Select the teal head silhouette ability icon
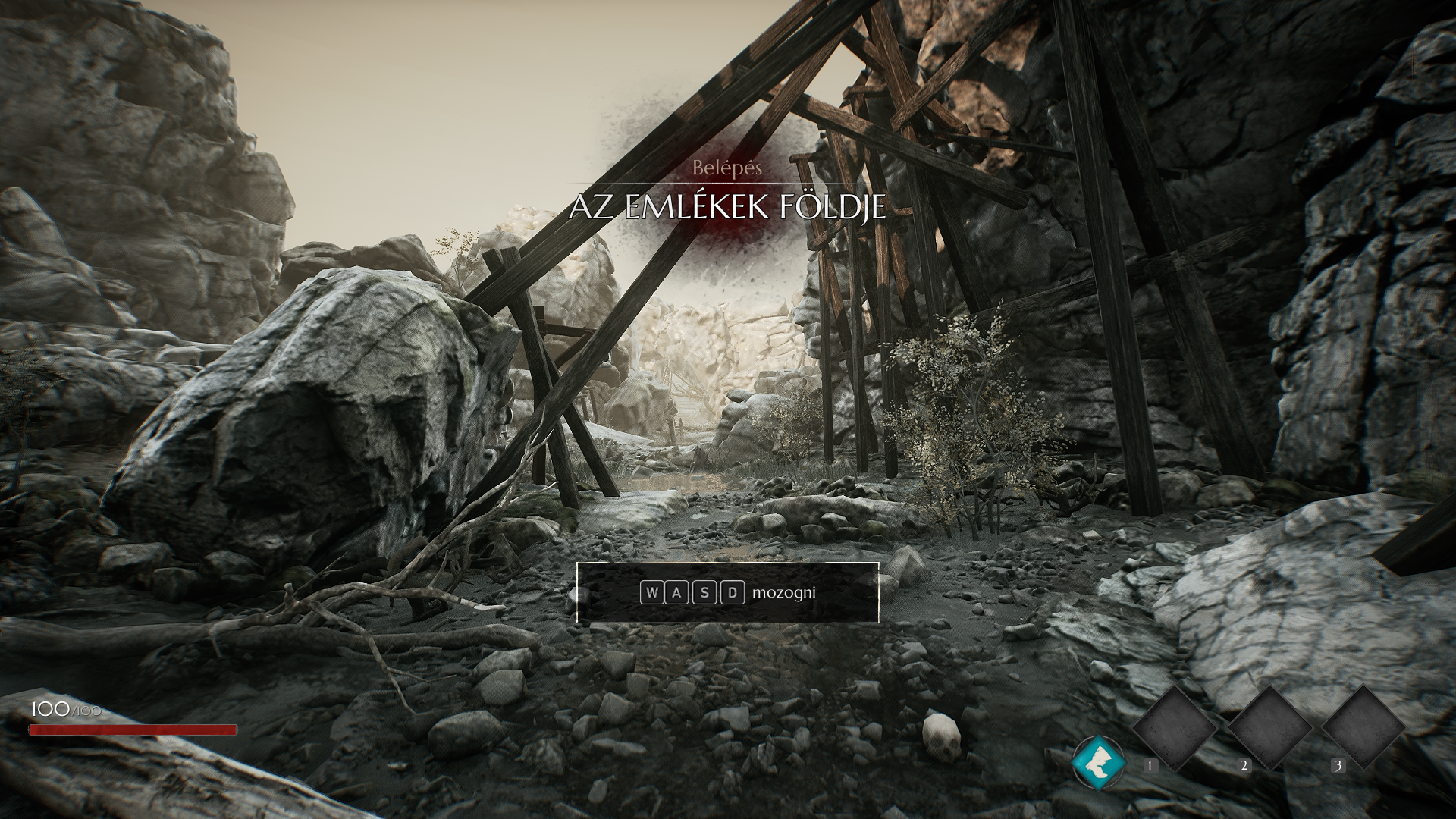The width and height of the screenshot is (1456, 819). pos(1098,762)
